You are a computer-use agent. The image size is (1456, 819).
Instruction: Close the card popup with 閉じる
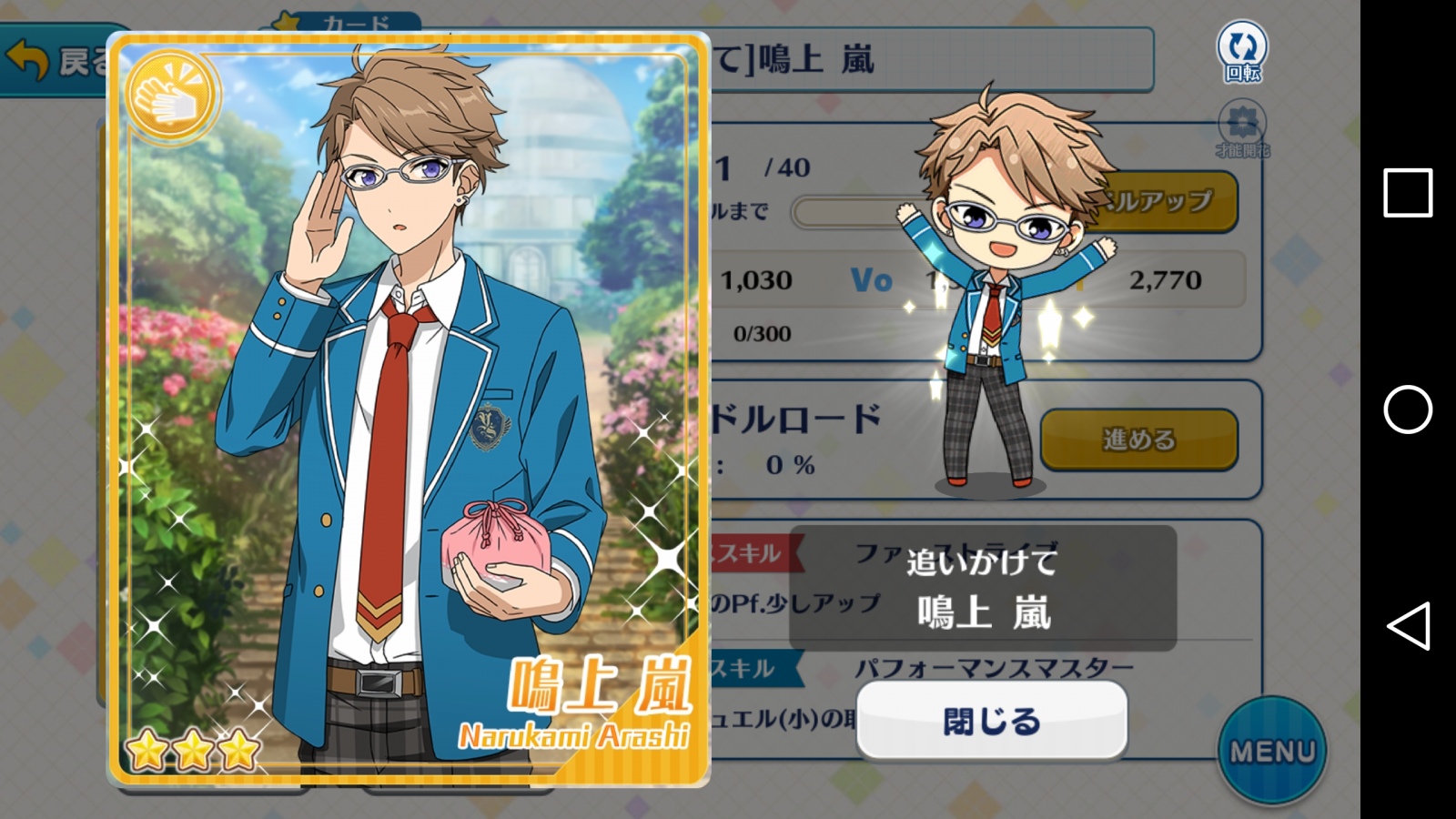tap(992, 721)
